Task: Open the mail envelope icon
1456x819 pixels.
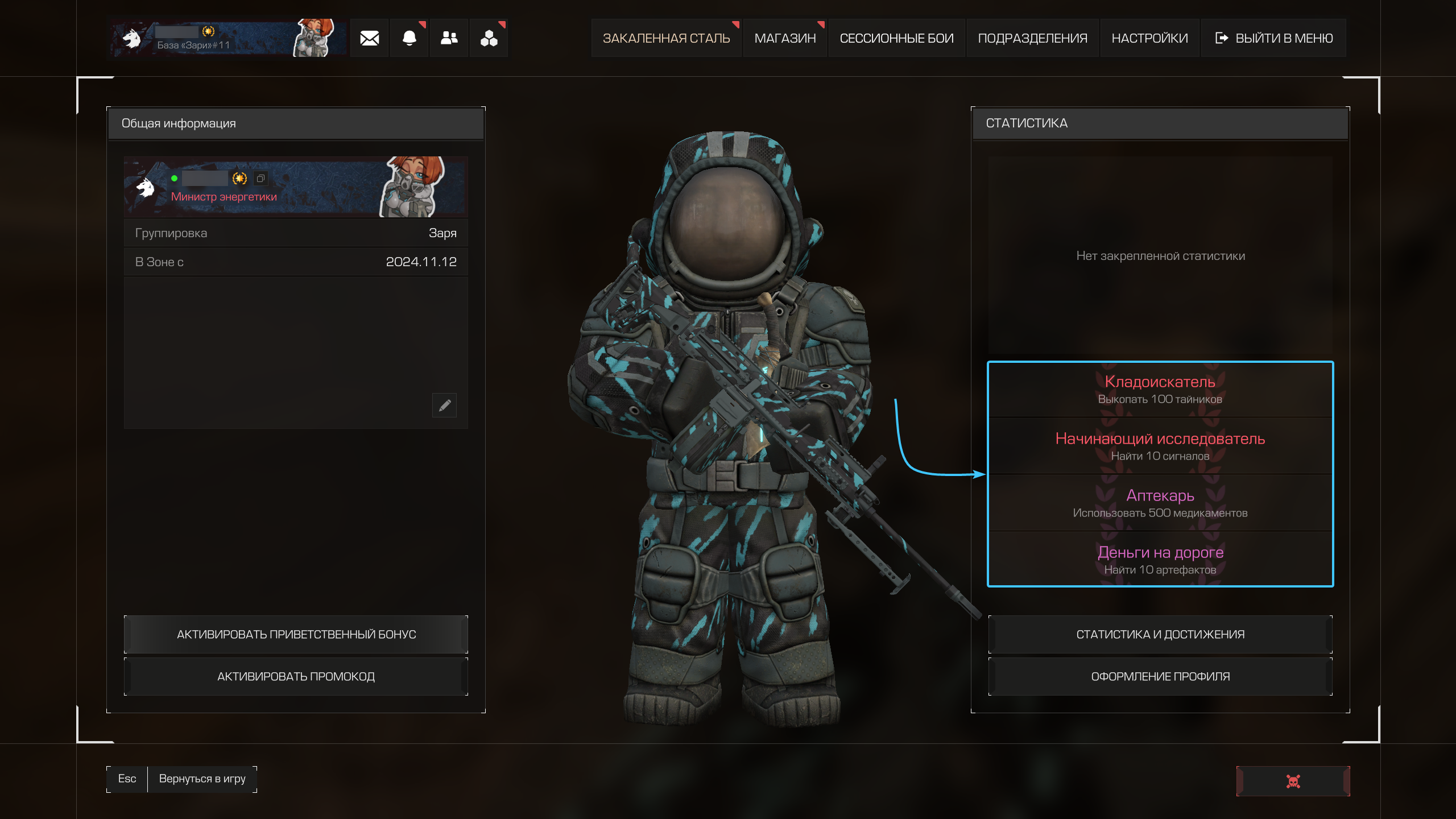Action: coord(369,38)
